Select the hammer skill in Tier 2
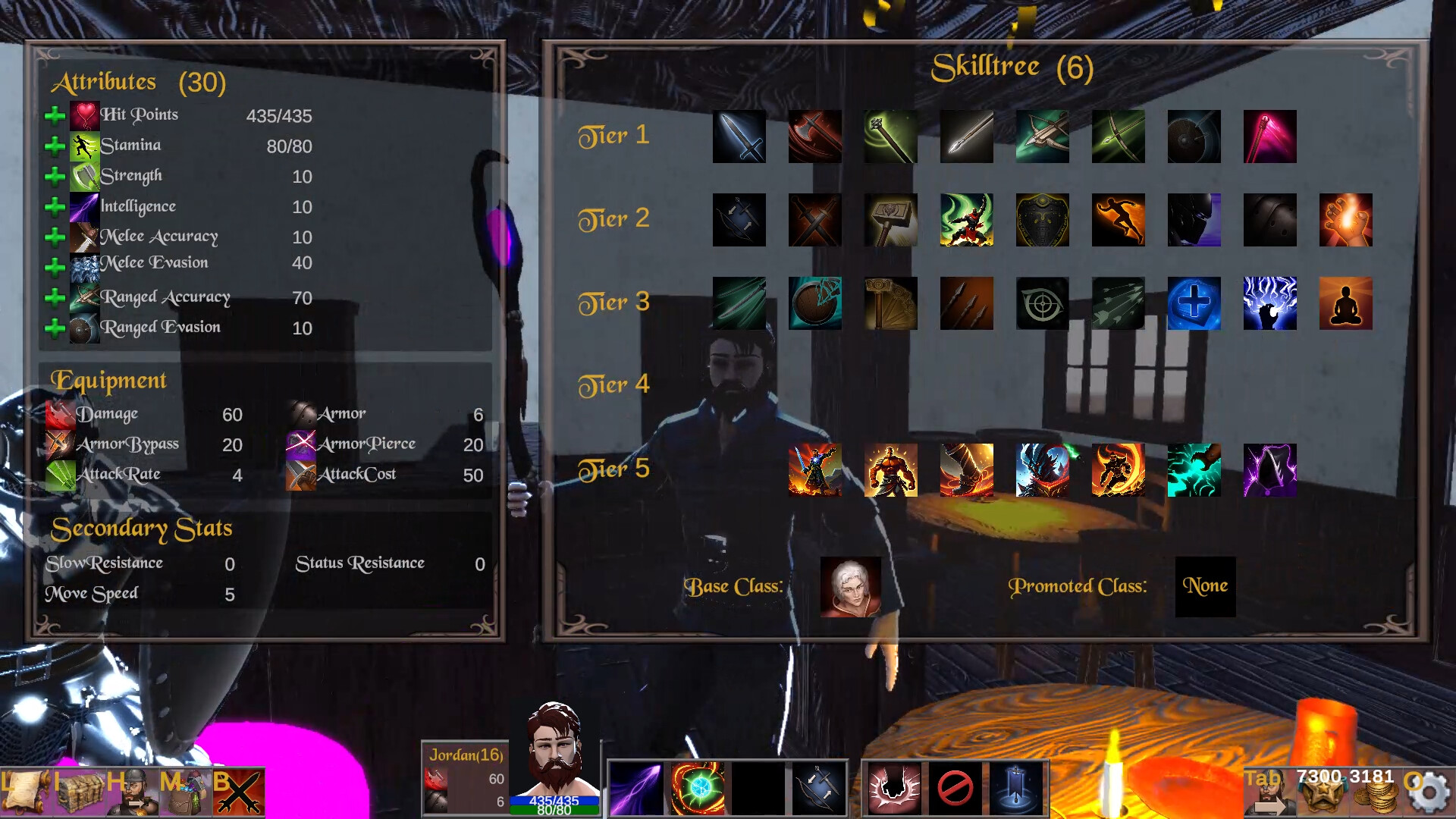Screen dimensions: 1456x819 pos(891,221)
